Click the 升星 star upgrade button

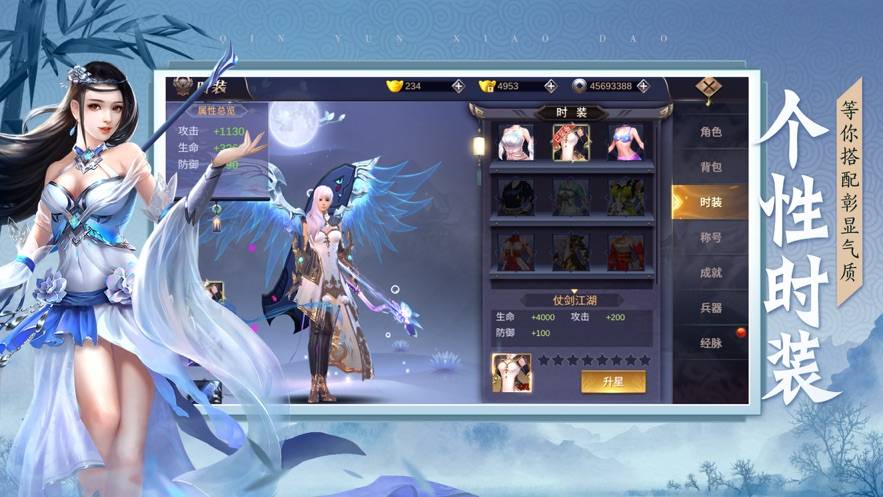tap(613, 382)
